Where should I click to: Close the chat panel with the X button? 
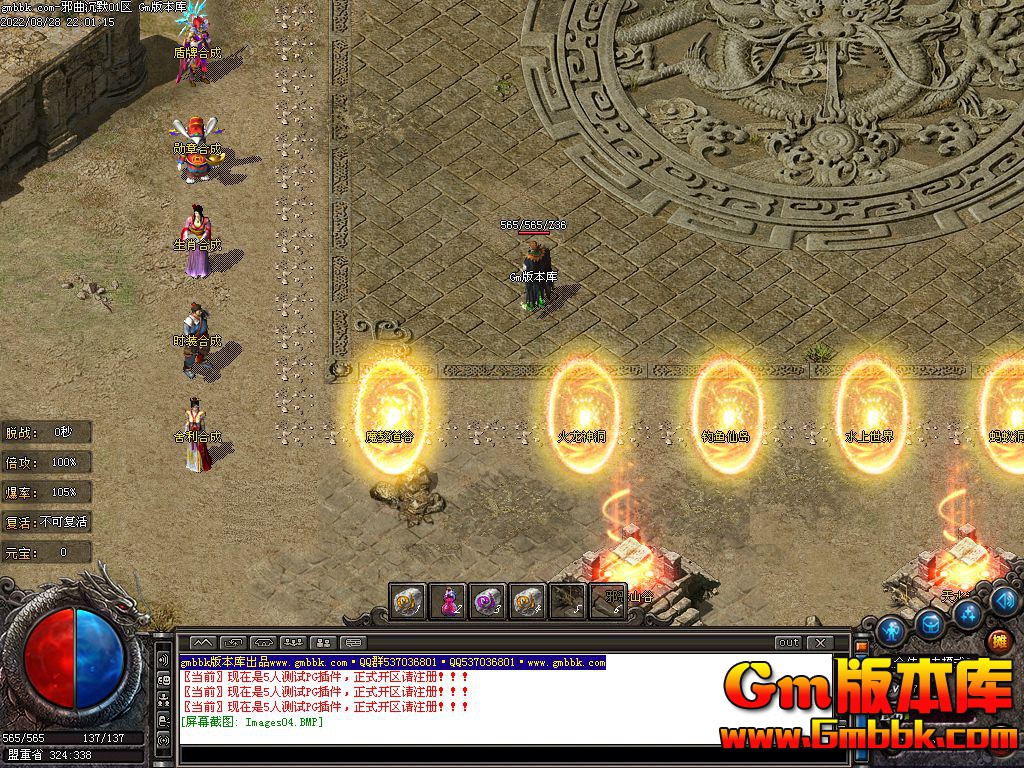click(x=820, y=643)
